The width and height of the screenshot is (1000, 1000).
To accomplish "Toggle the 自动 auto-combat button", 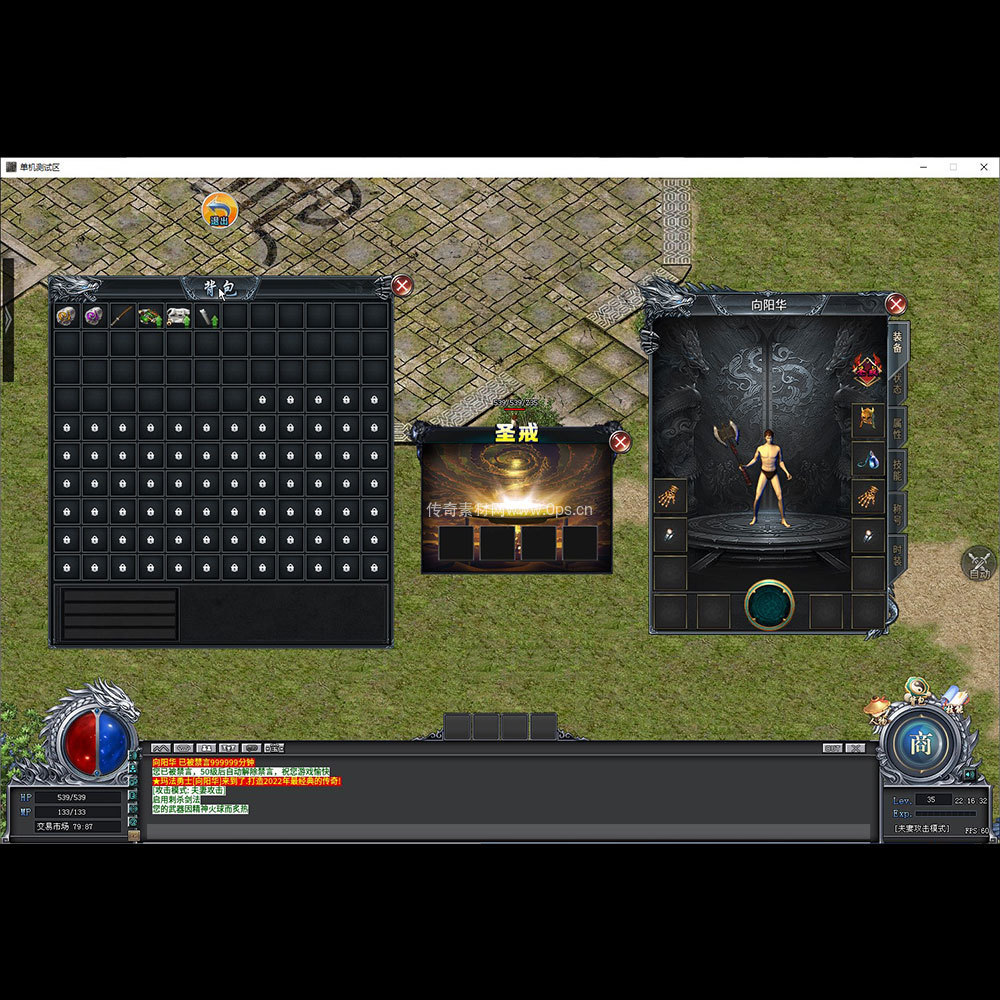I will tap(979, 564).
